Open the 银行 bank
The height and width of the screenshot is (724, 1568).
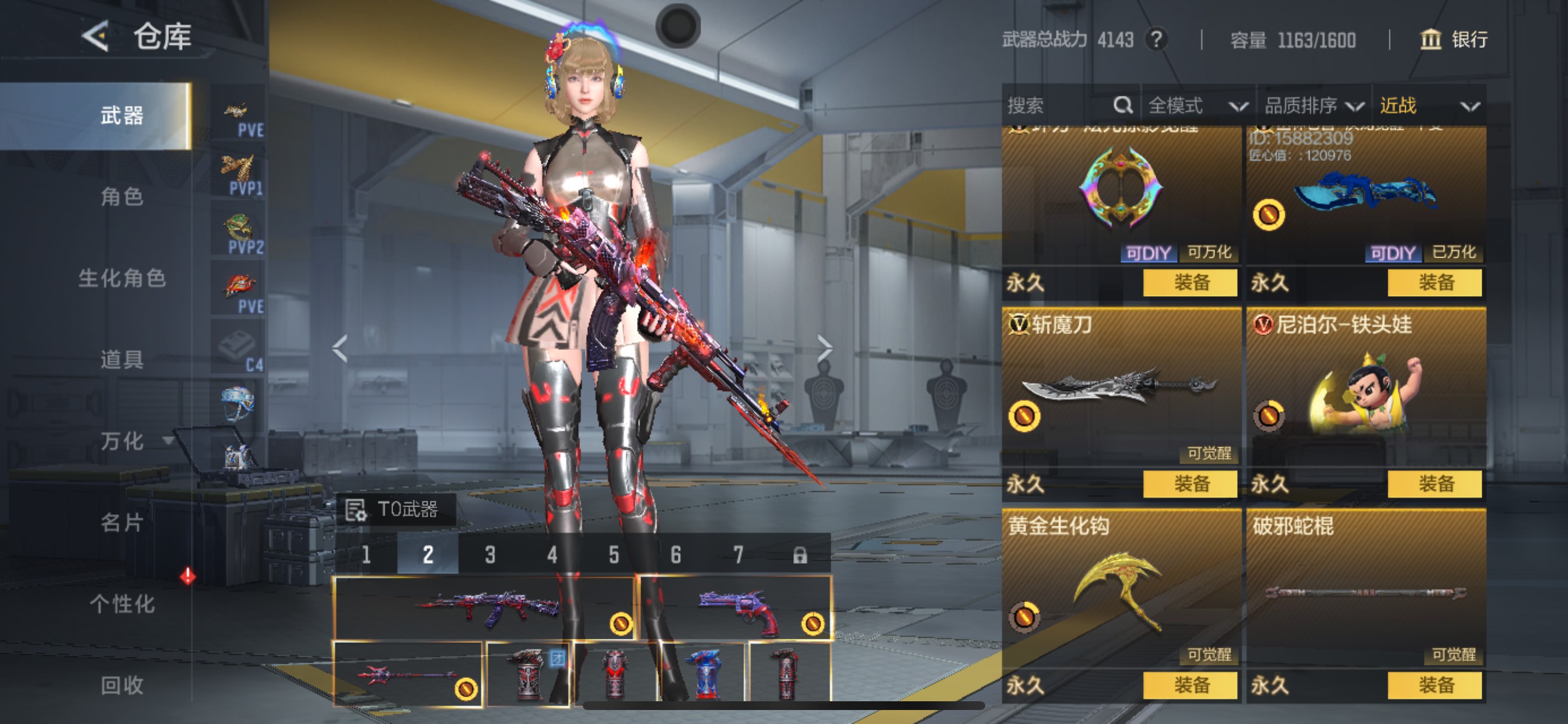click(1454, 40)
